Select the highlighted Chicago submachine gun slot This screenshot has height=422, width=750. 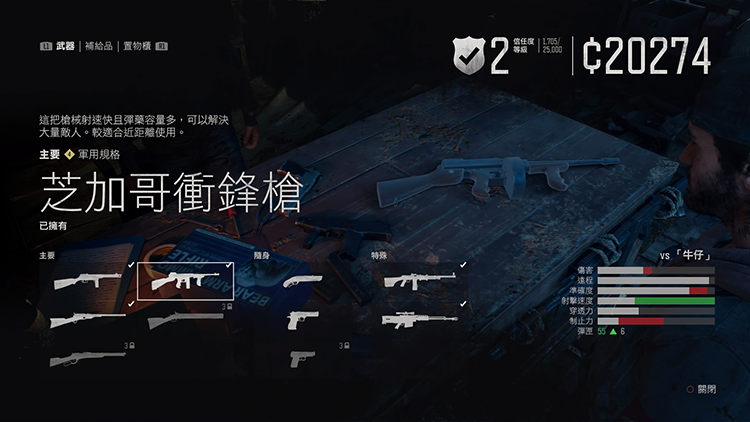tap(185, 282)
